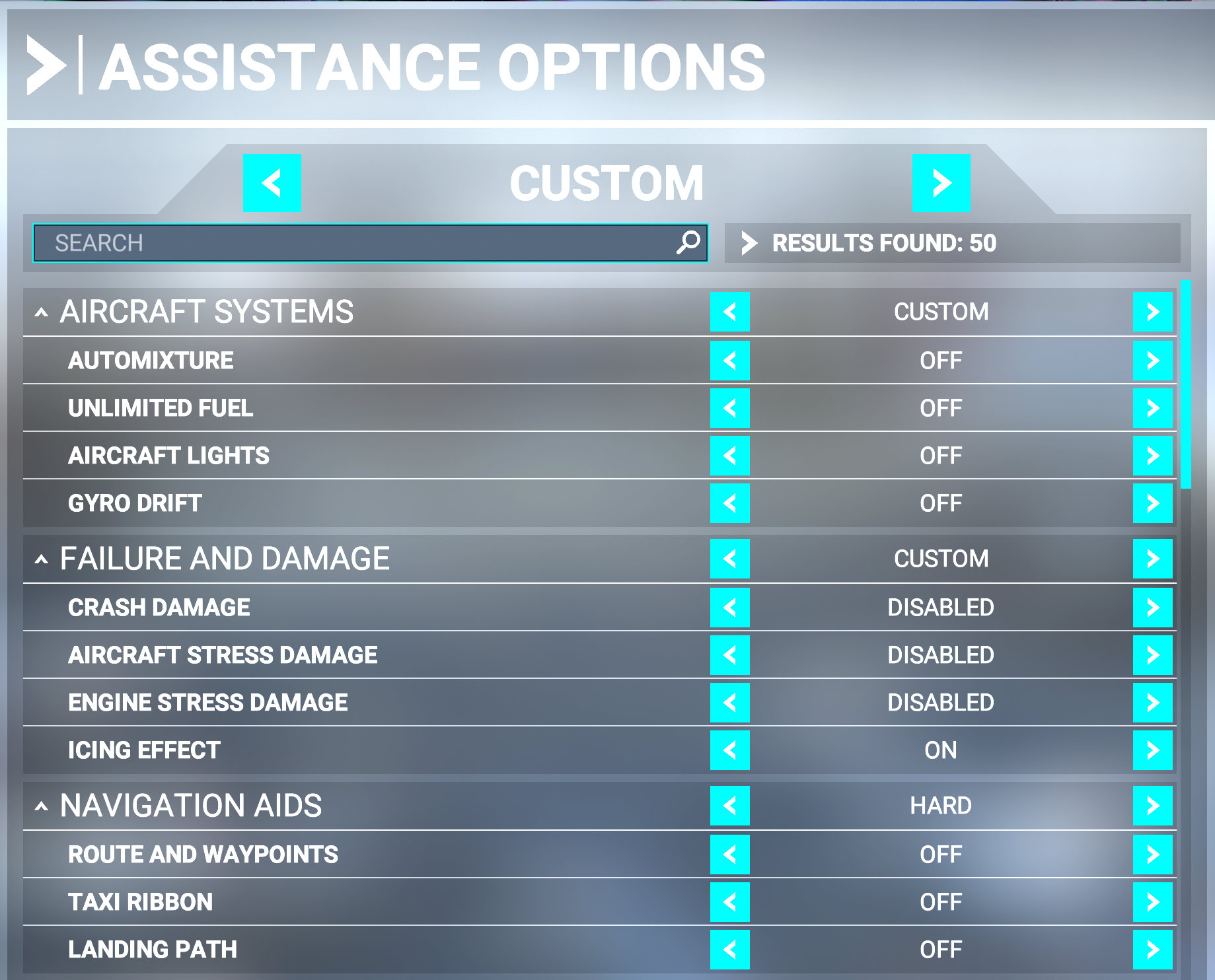Click the back arrow icon in the header
The width and height of the screenshot is (1215, 980).
pyautogui.click(x=46, y=63)
